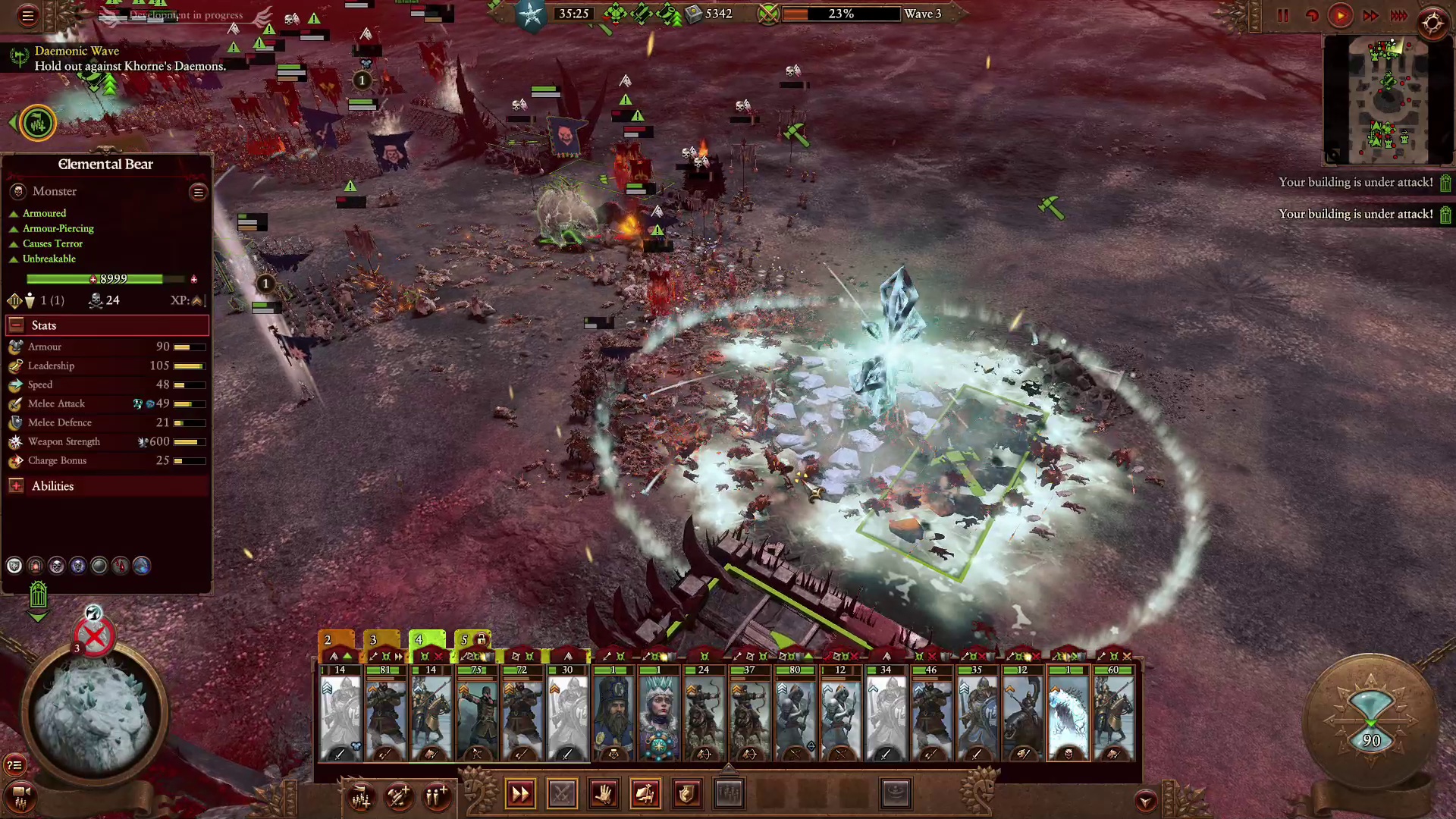Expand the Abilities section

point(16,486)
